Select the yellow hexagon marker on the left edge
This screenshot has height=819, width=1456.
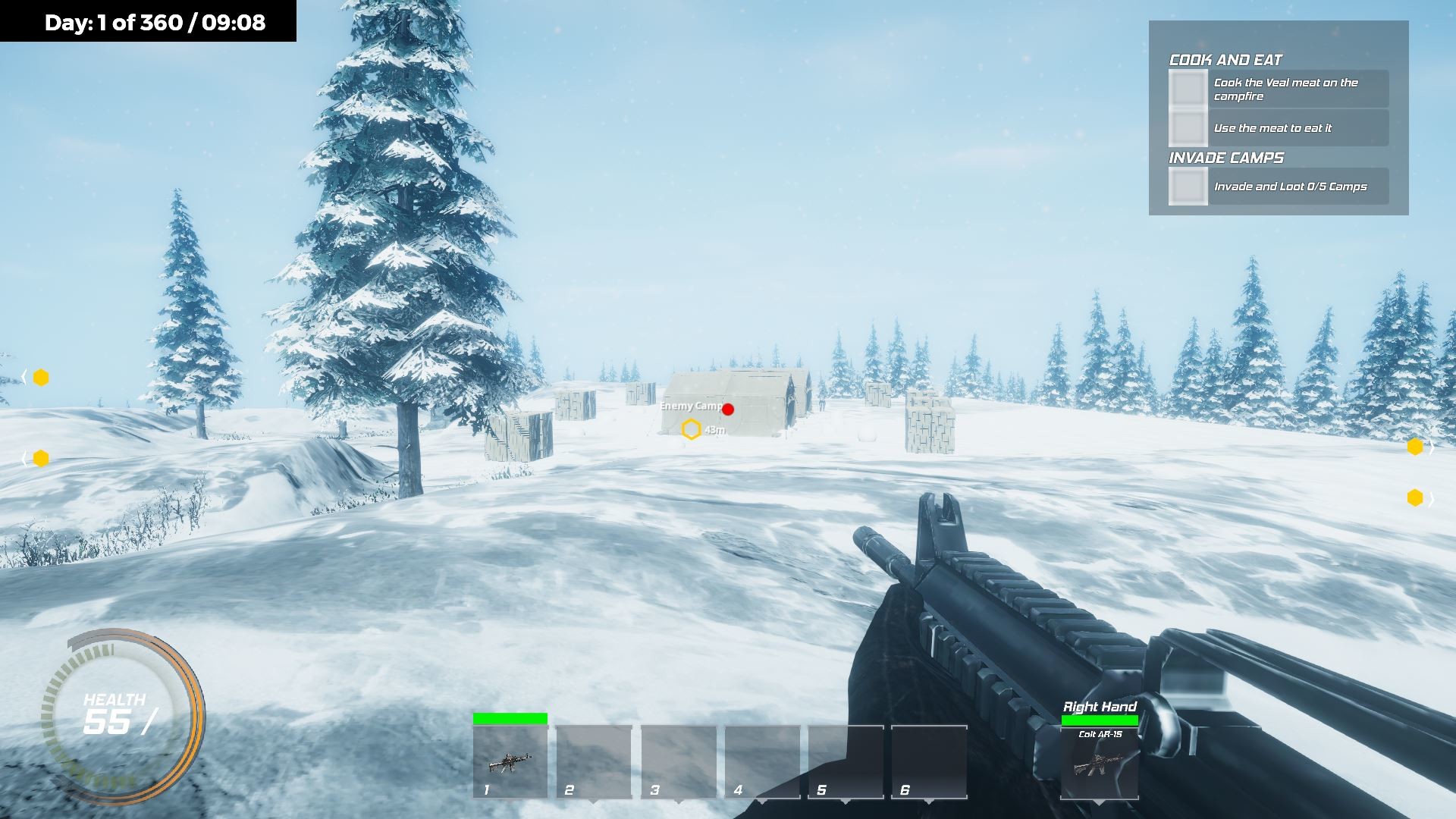(40, 377)
